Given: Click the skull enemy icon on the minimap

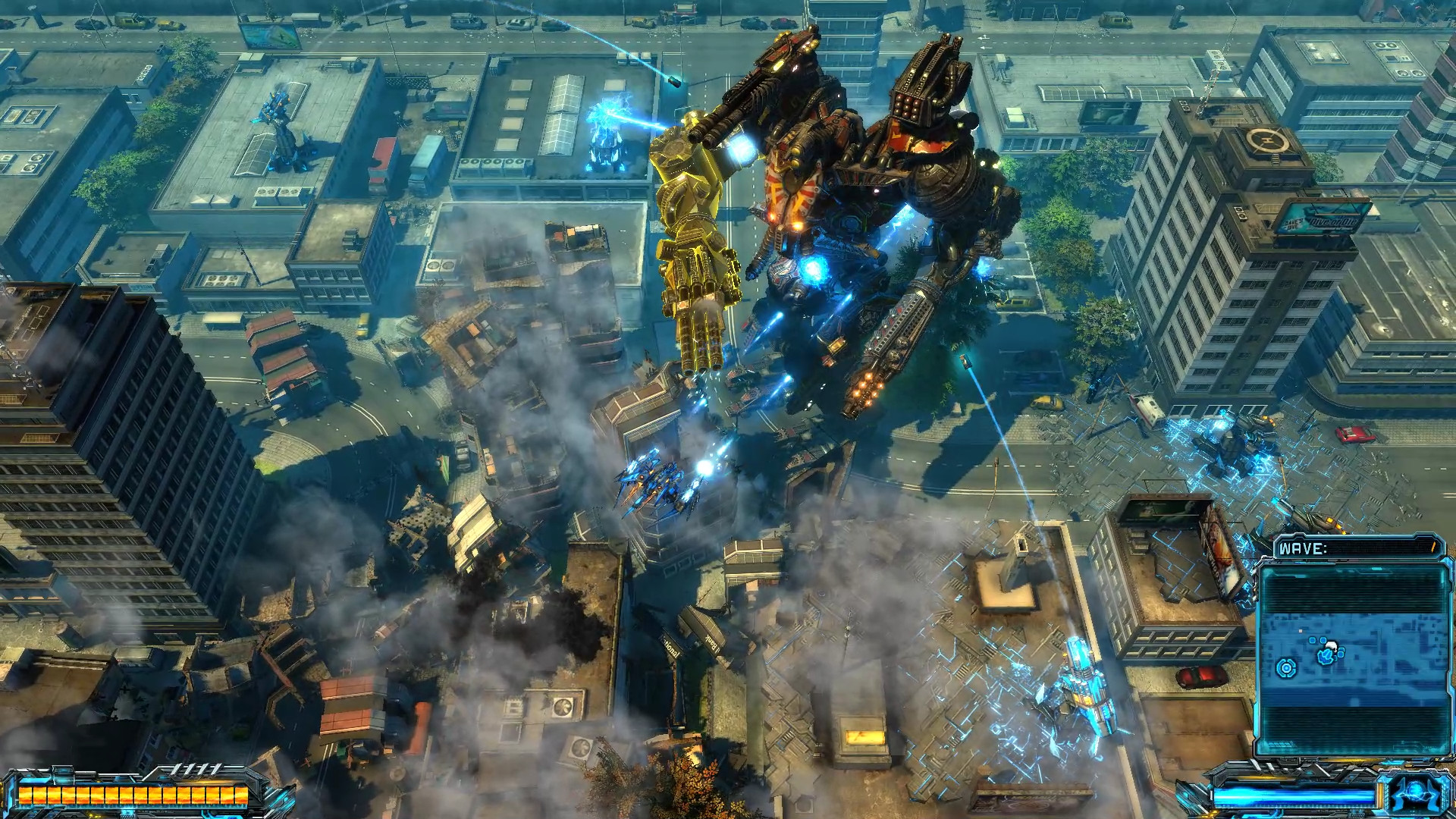Looking at the screenshot, I should [x=1332, y=646].
